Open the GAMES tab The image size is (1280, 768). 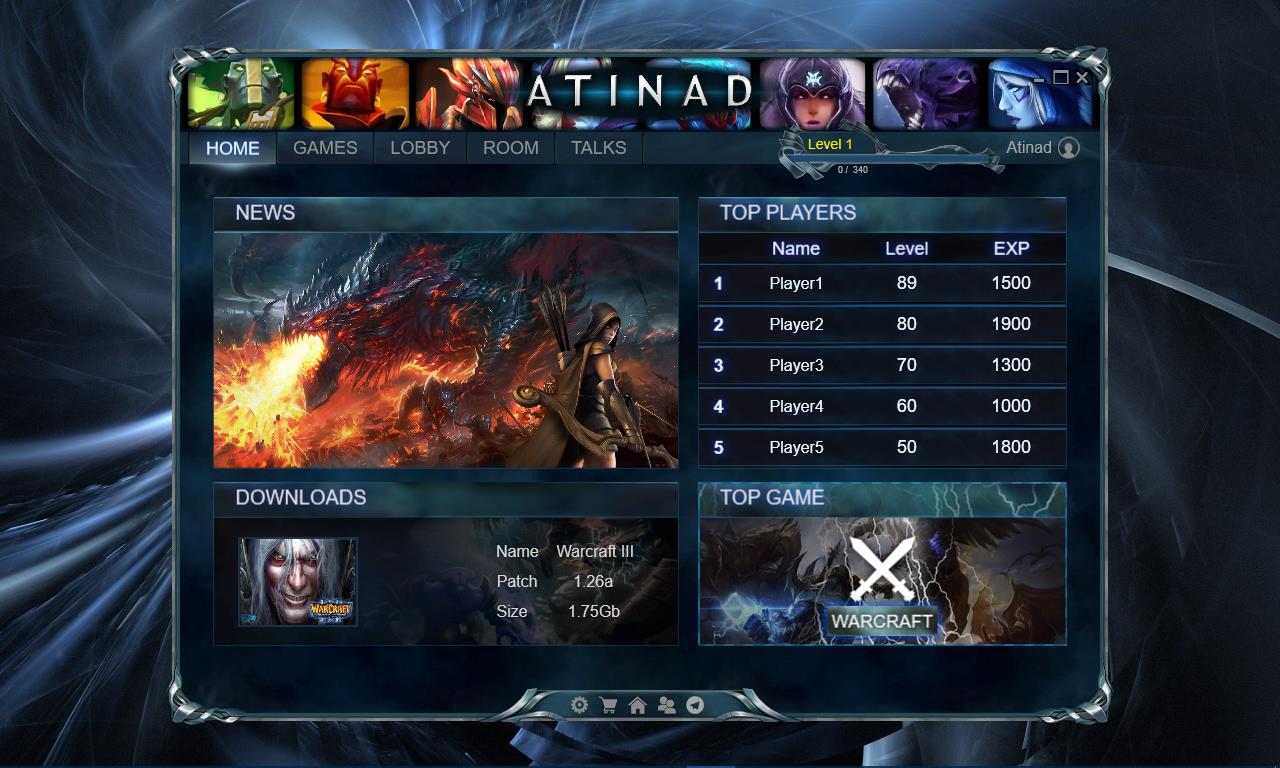click(325, 148)
